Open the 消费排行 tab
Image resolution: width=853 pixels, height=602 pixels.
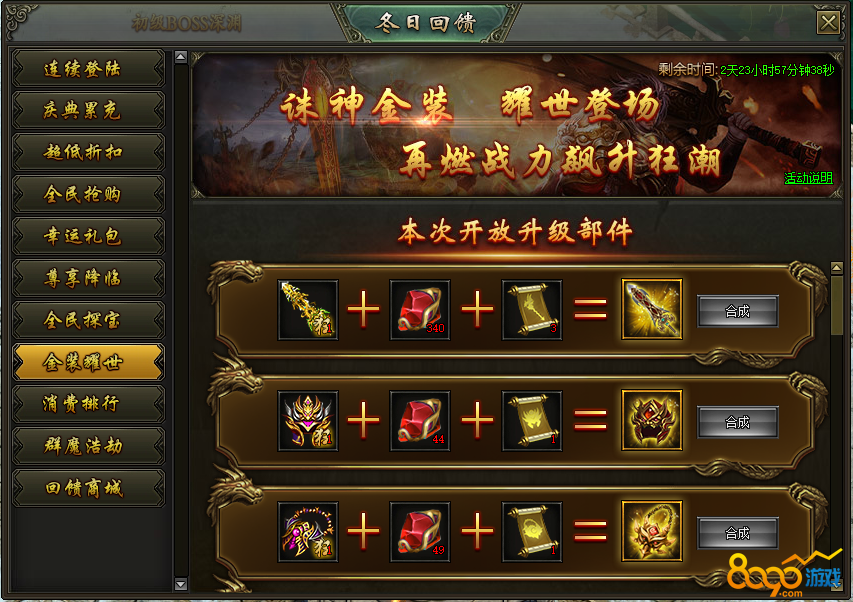click(87, 404)
